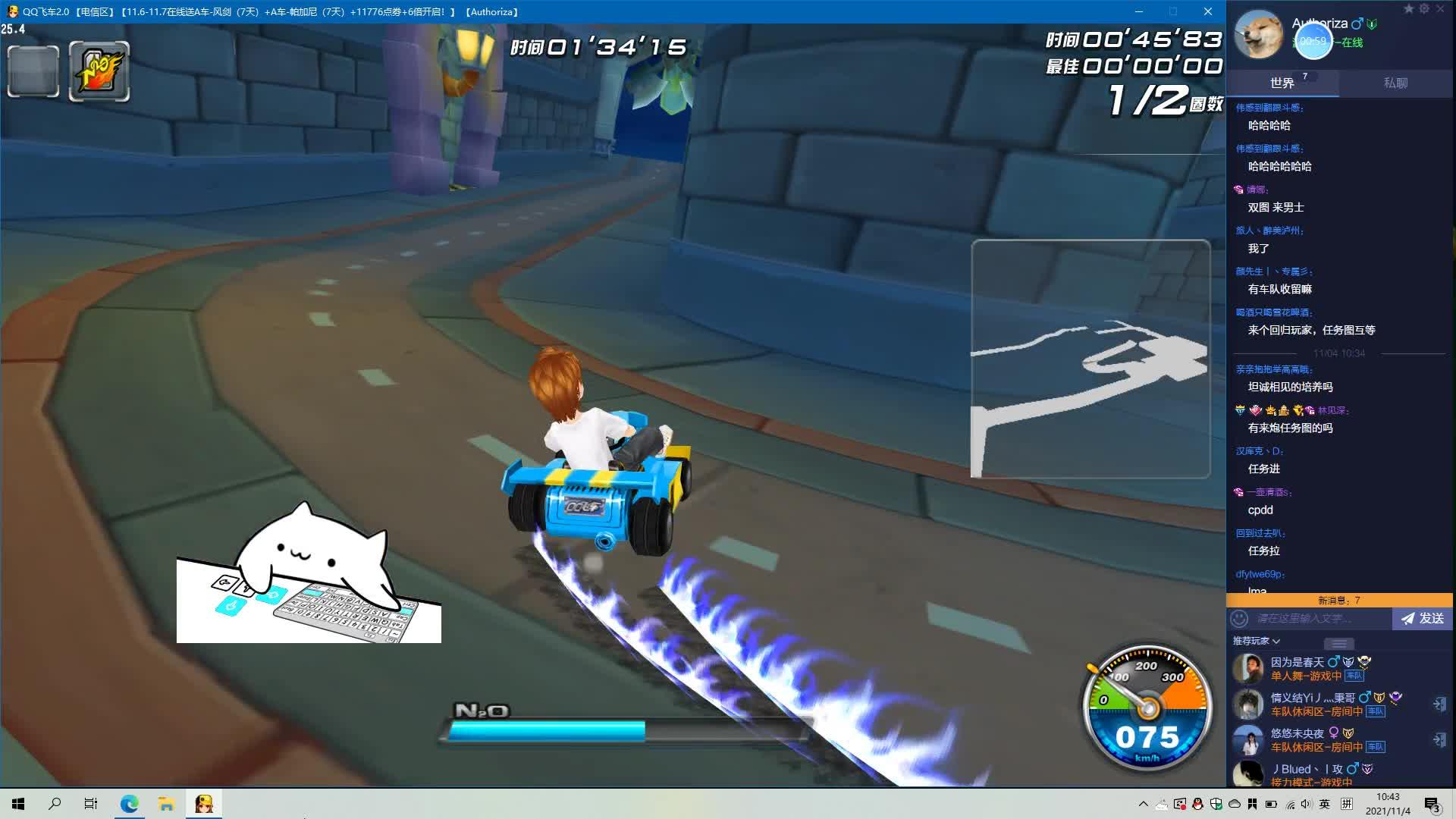Screen dimensions: 1456x819
Task: Minimize the QQ飞车 game window
Action: (x=1139, y=11)
